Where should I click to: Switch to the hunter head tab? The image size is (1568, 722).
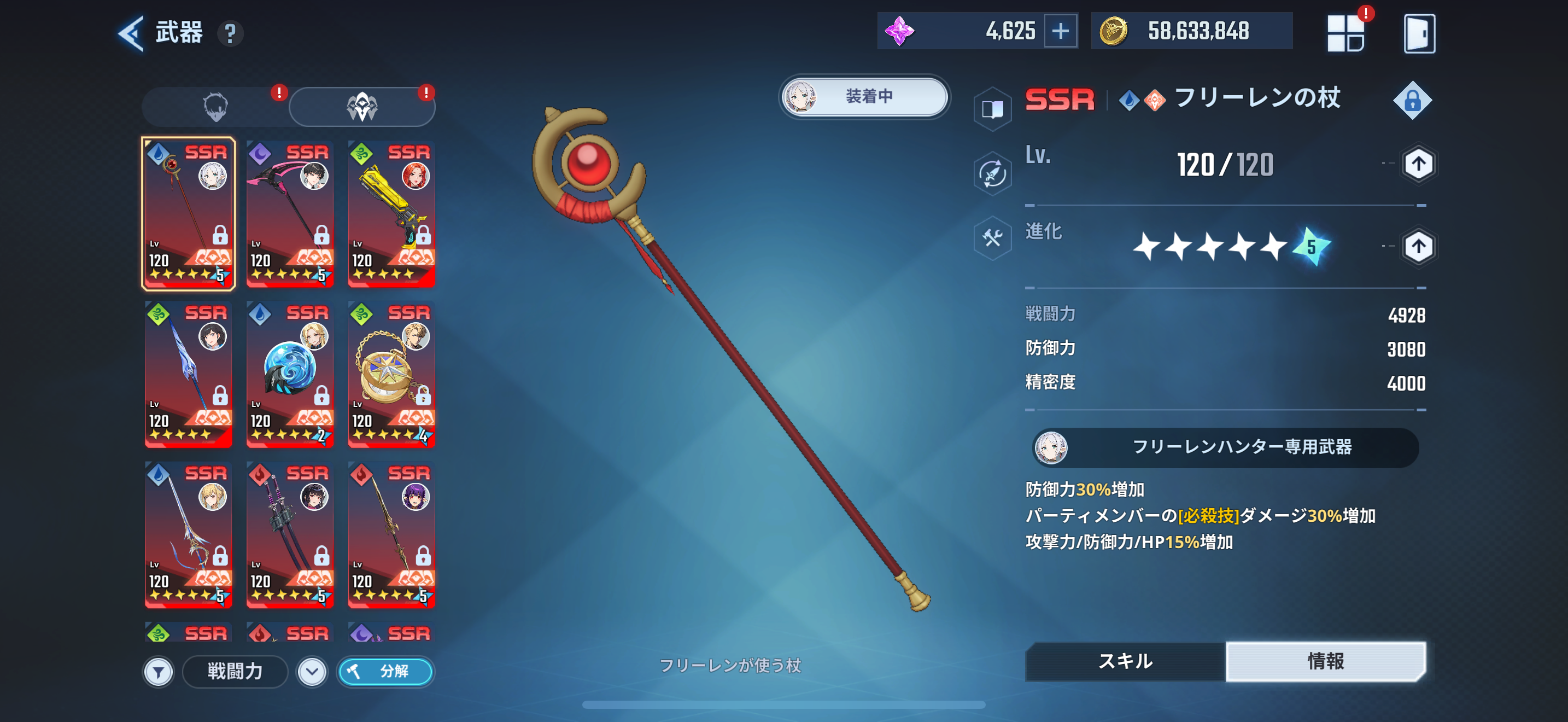215,107
